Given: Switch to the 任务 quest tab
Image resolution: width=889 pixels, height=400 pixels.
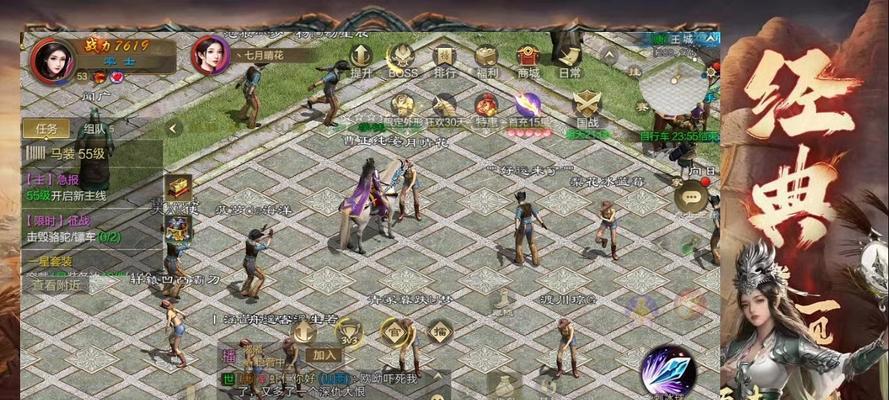Looking at the screenshot, I should (46, 128).
